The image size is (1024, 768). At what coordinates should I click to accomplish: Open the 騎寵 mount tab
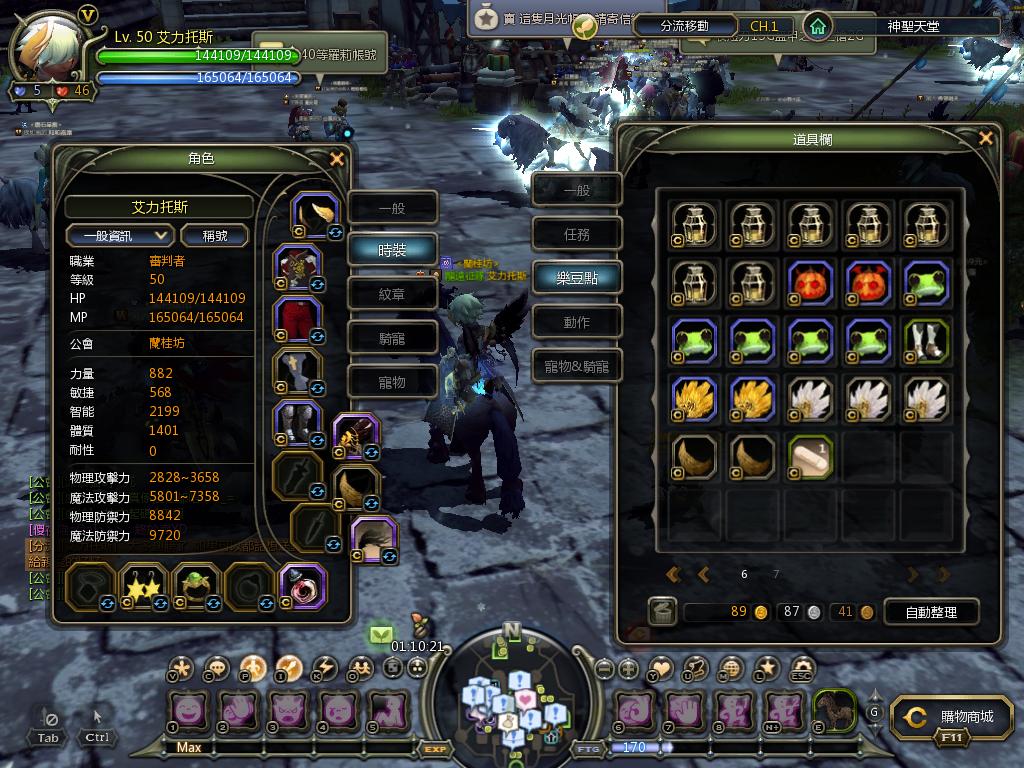pyautogui.click(x=392, y=338)
